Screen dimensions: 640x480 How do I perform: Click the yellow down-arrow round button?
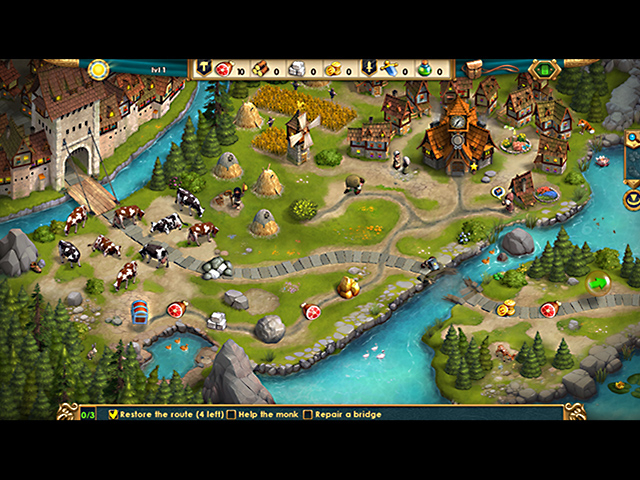(x=633, y=200)
